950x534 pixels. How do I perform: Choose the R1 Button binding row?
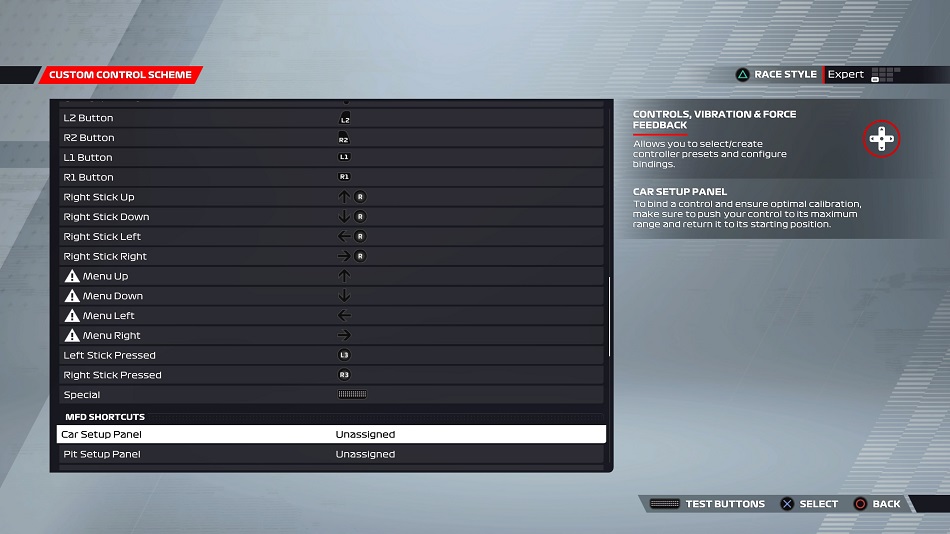tap(331, 177)
